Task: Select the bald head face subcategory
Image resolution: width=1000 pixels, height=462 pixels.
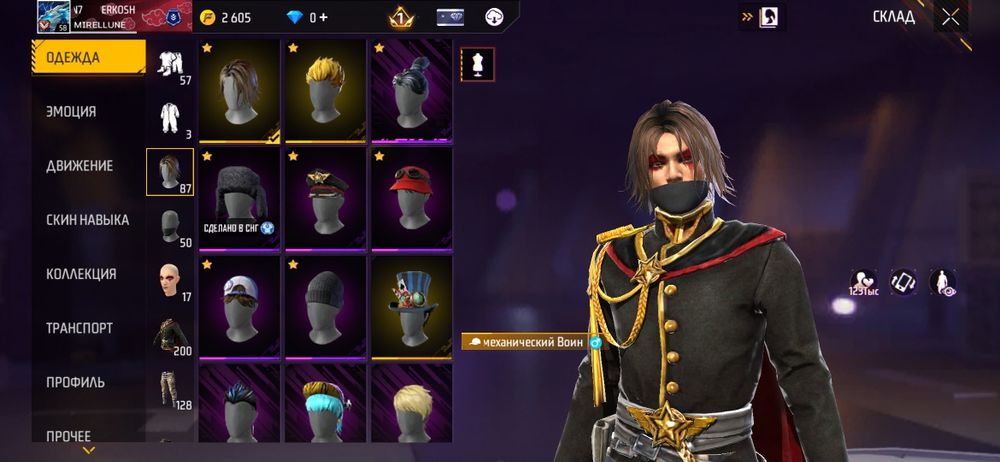Action: (x=170, y=282)
